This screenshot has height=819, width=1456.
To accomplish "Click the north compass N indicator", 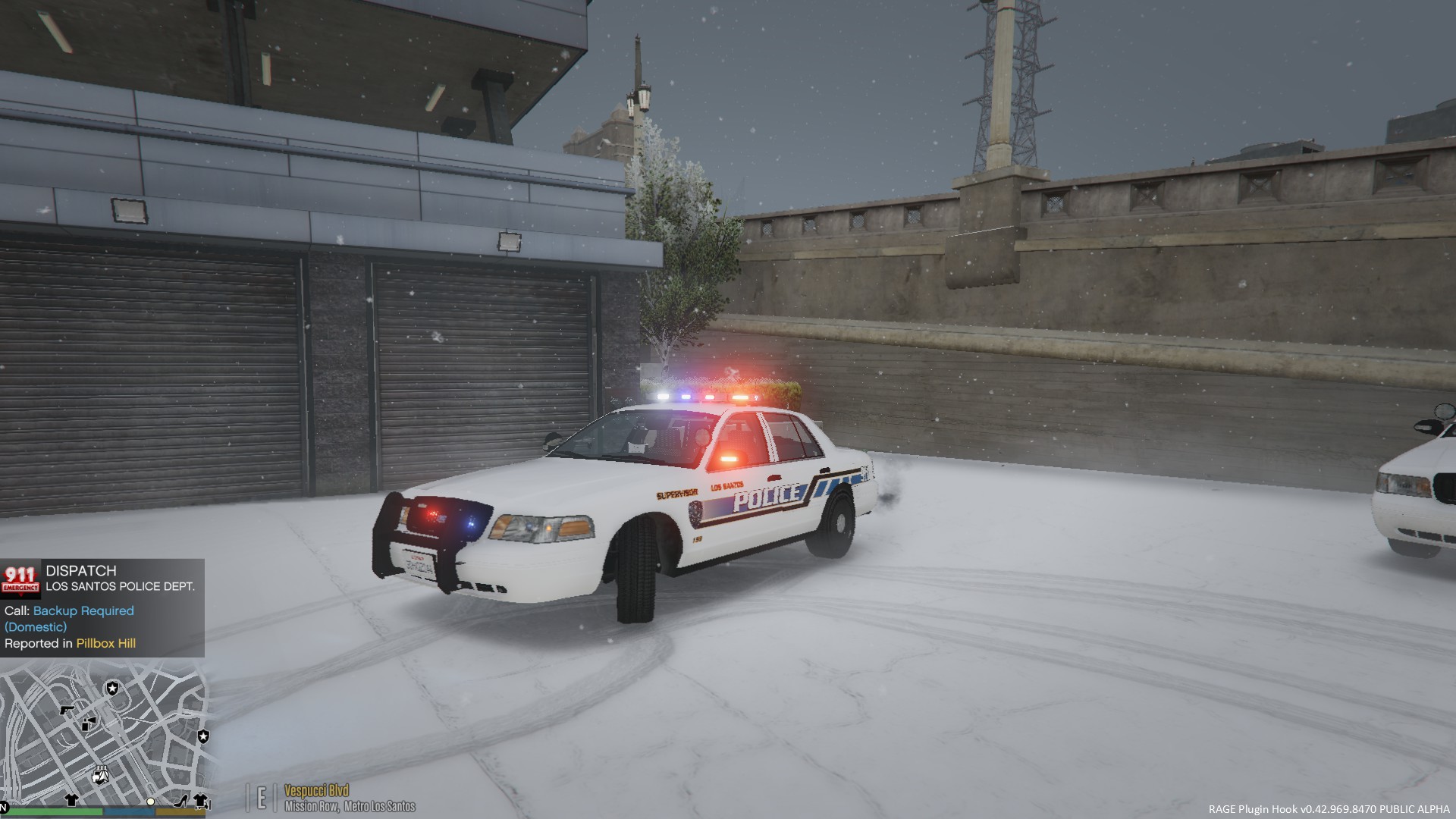I will click(4, 805).
